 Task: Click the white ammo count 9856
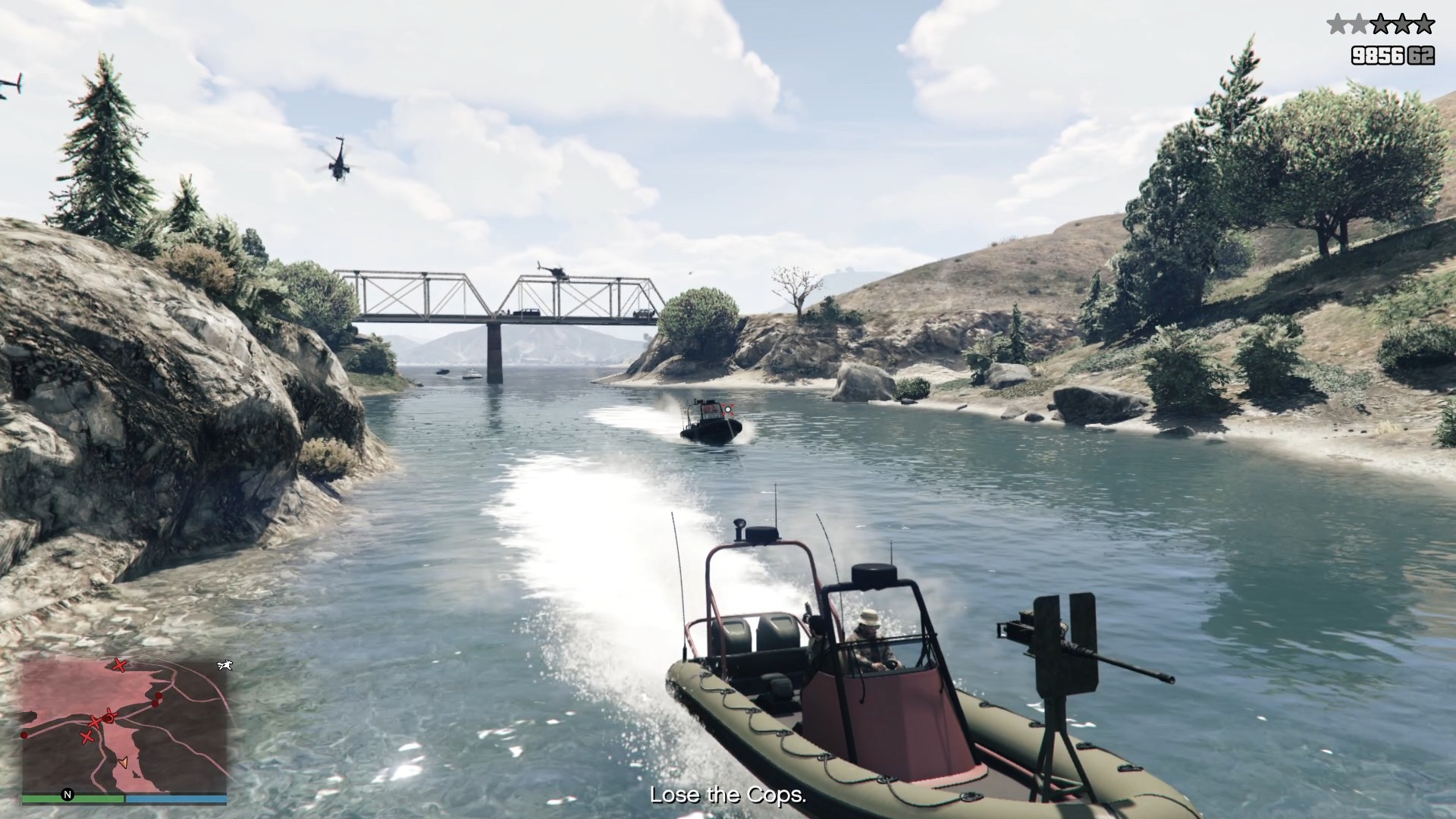tap(1378, 55)
